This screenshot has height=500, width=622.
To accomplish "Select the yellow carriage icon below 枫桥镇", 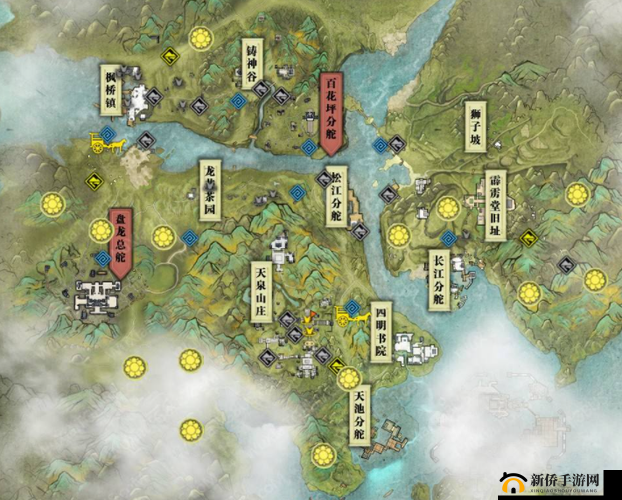I will tap(105, 143).
